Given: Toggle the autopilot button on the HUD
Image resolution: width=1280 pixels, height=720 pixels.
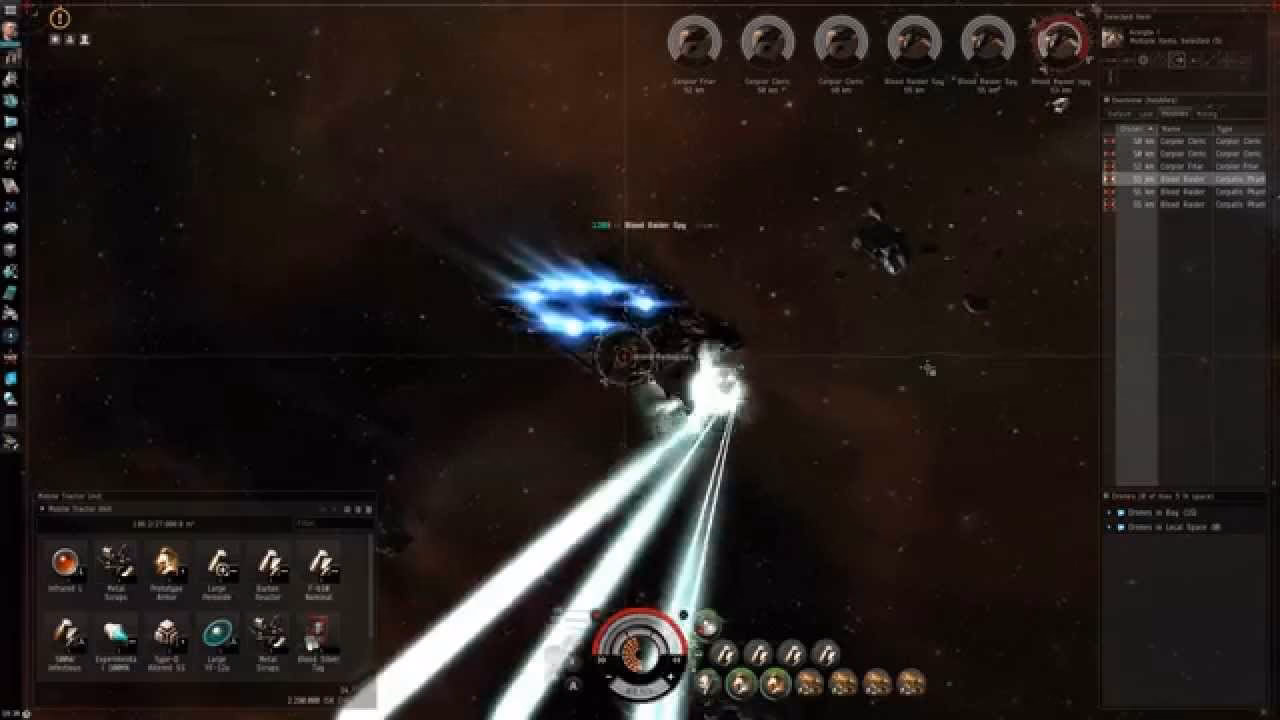Looking at the screenshot, I should point(571,684).
